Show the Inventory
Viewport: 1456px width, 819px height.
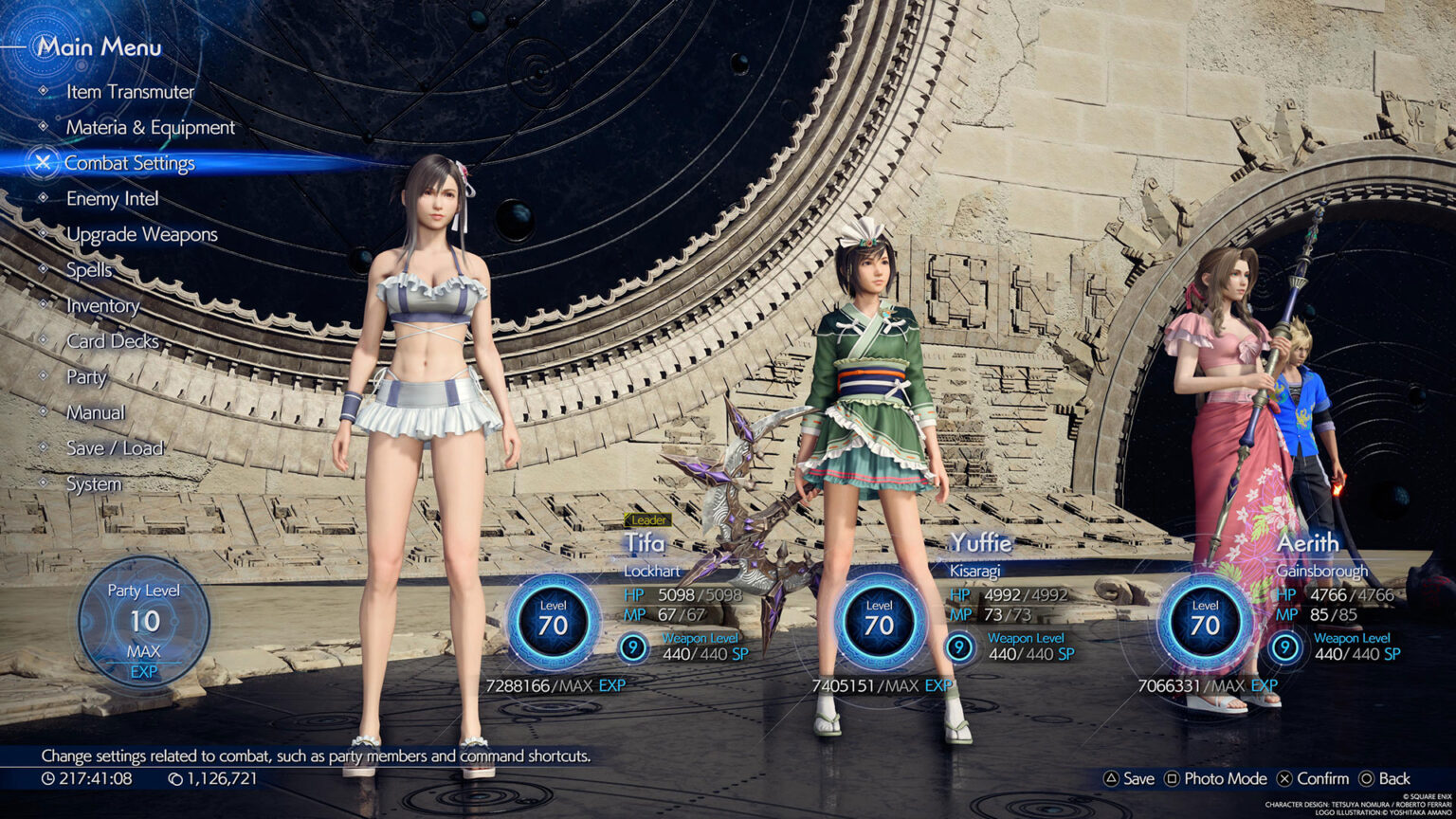point(102,306)
